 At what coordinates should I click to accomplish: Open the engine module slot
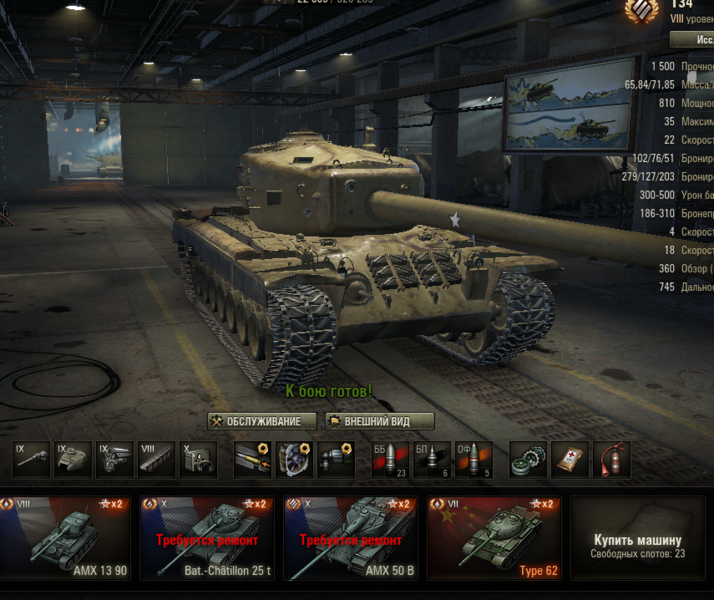(115, 459)
